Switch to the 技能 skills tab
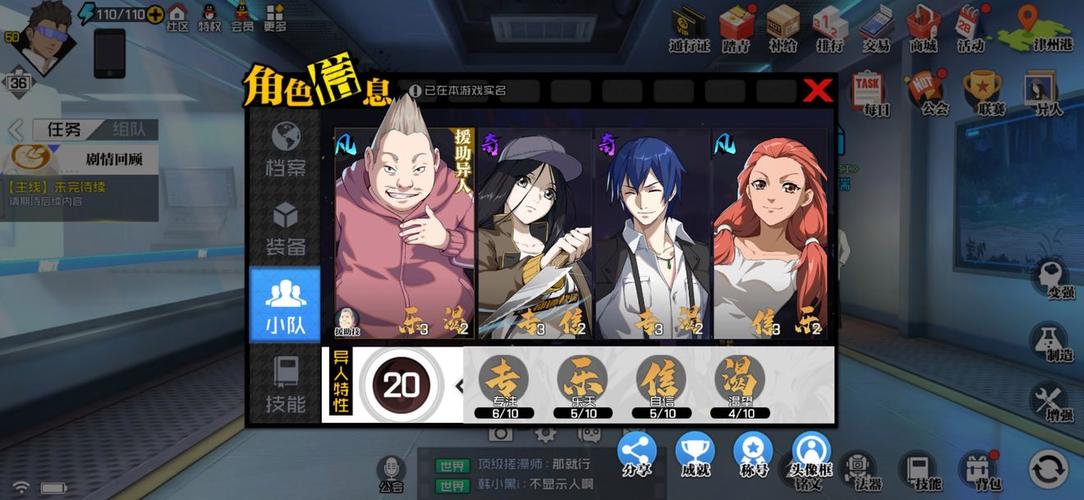Screen dimensions: 1084x500 click(286, 384)
